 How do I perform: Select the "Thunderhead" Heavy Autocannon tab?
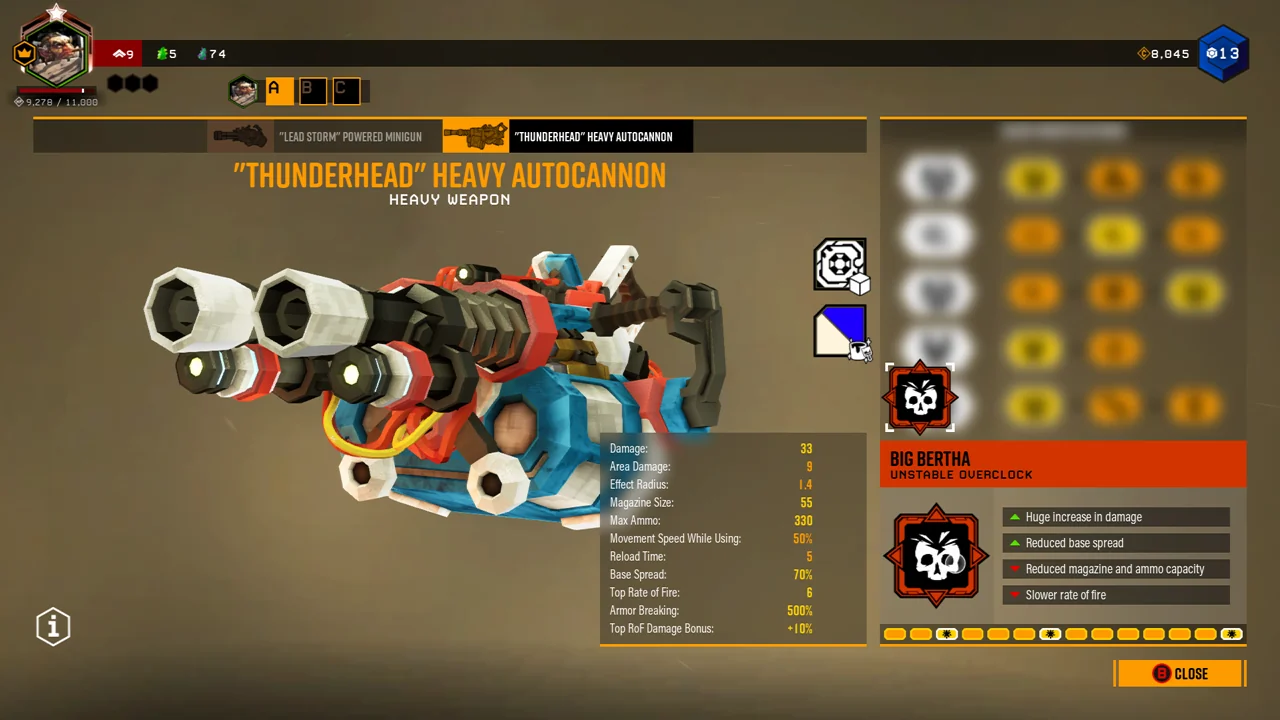568,136
